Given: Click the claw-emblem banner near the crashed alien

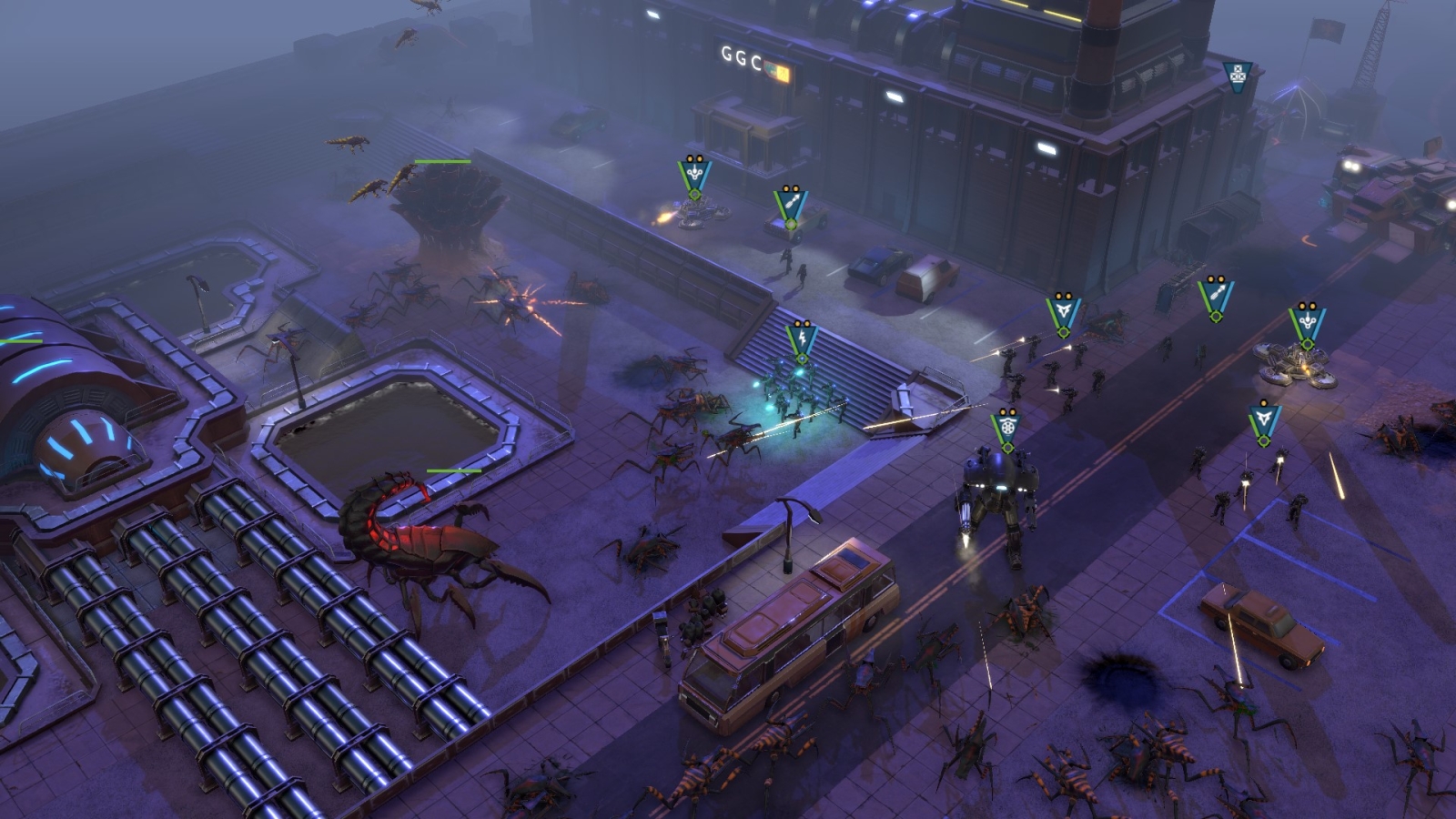Looking at the screenshot, I should (x=1063, y=308).
